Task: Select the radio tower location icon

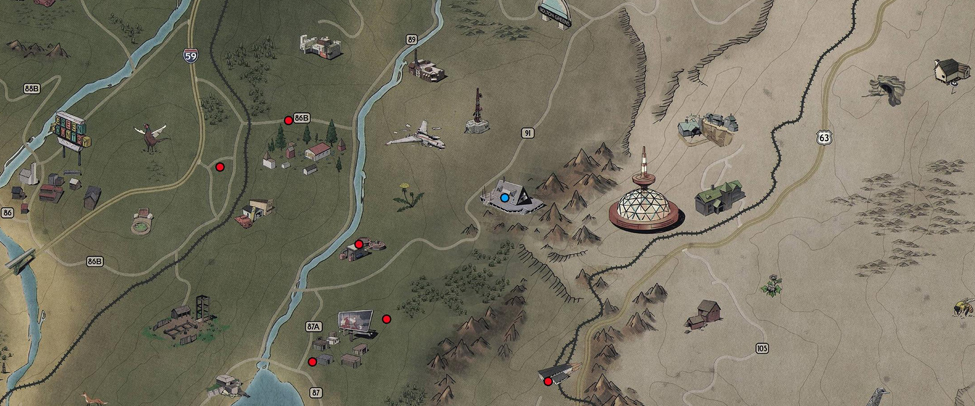Action: (478, 112)
